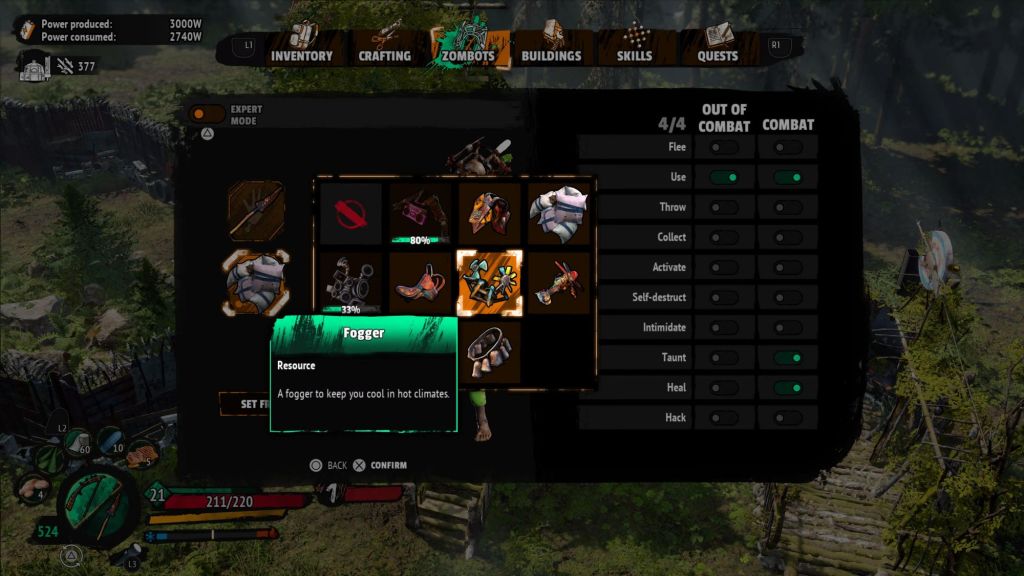Pick the item slot showing 80%
This screenshot has height=576, width=1024.
click(419, 213)
